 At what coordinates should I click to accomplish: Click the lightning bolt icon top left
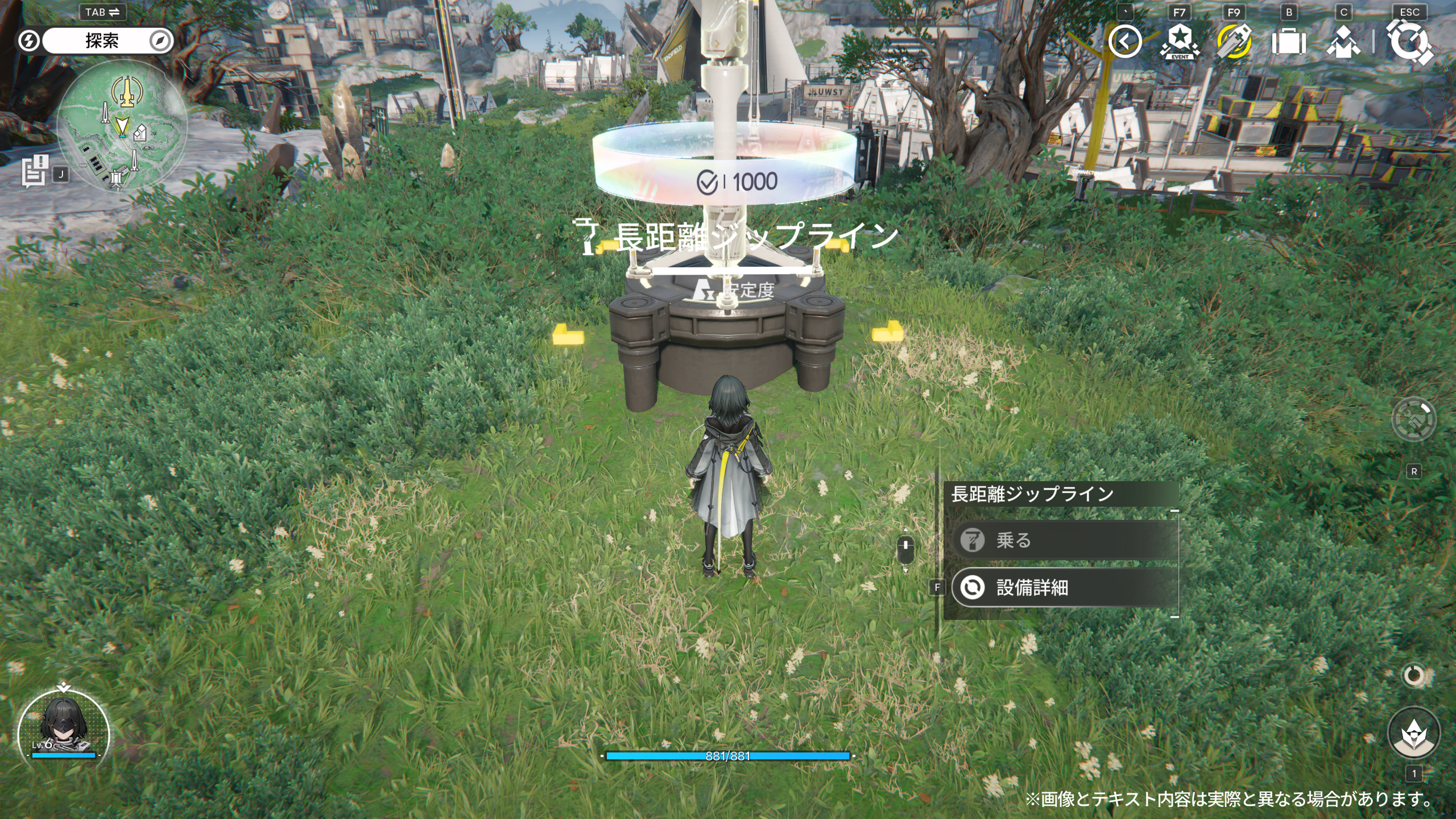[28, 41]
